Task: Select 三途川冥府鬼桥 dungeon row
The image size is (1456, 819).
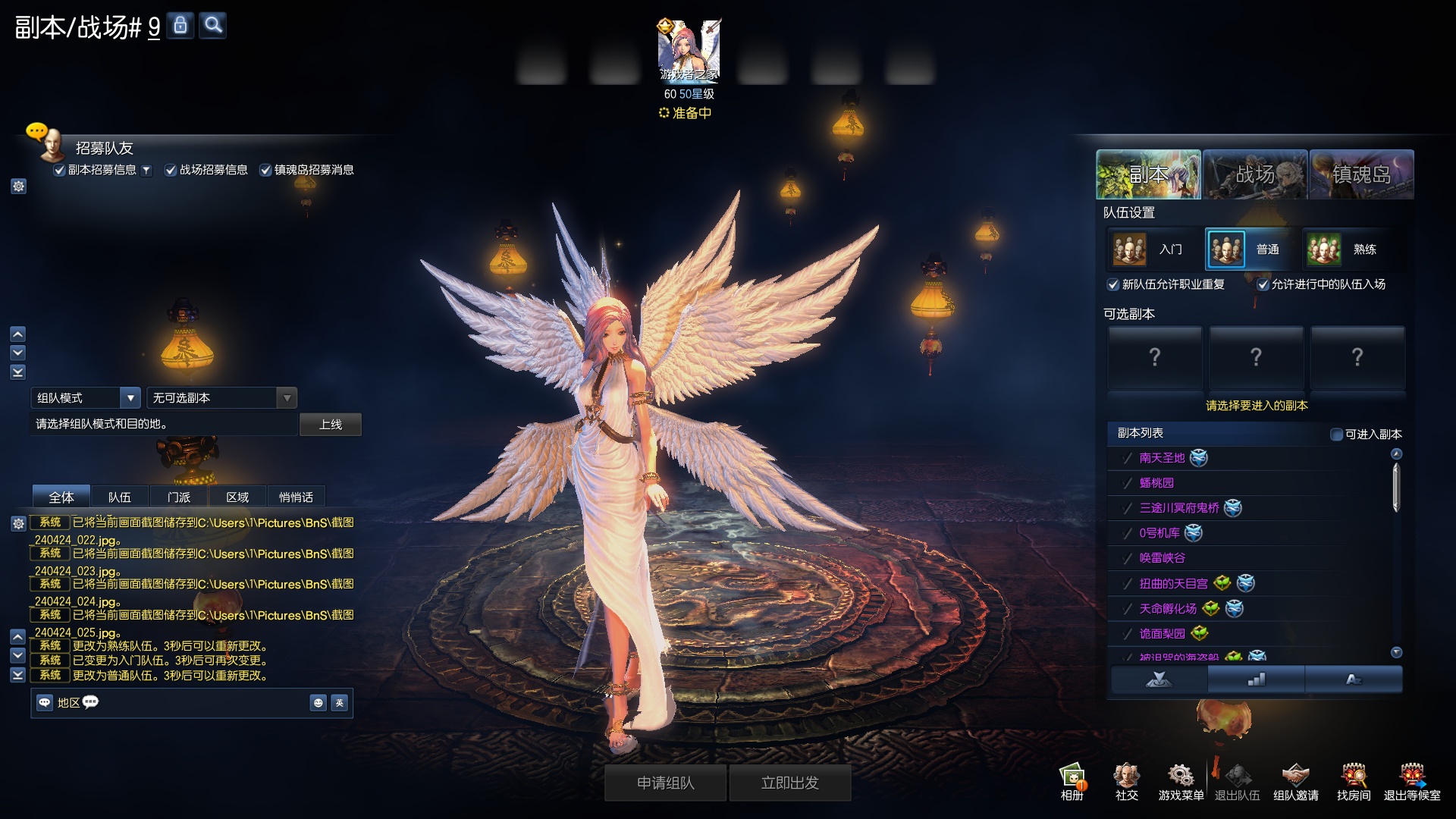Action: pos(1179,508)
